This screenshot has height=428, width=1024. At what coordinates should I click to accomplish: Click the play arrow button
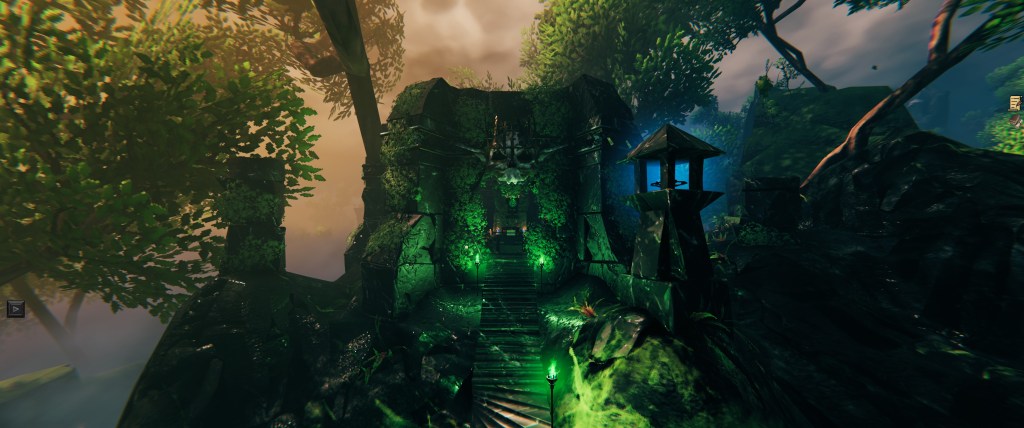15,308
